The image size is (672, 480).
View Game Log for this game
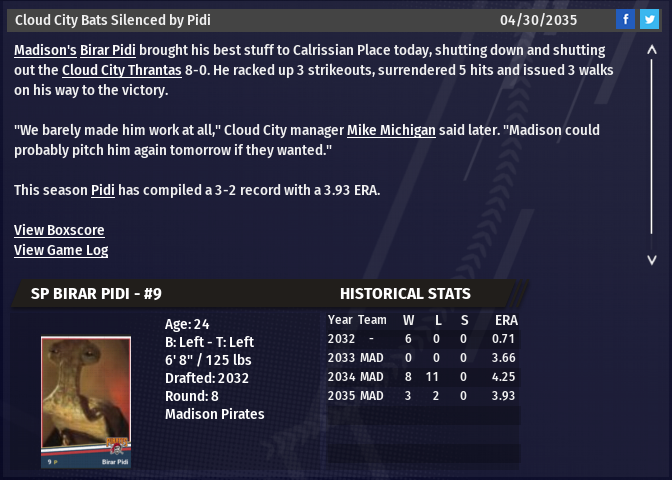[61, 250]
